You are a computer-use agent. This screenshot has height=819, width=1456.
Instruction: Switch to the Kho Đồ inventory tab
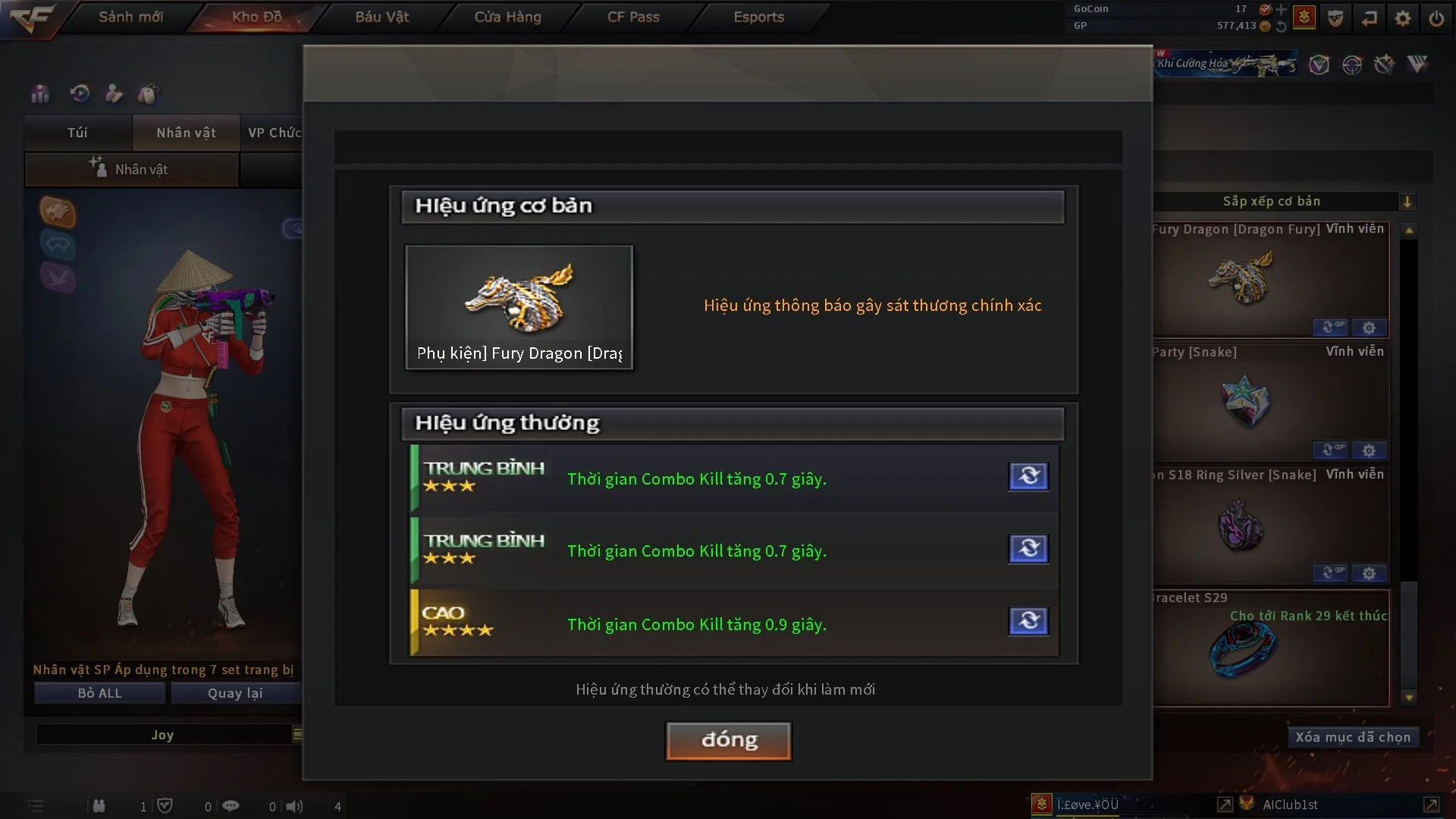click(256, 17)
